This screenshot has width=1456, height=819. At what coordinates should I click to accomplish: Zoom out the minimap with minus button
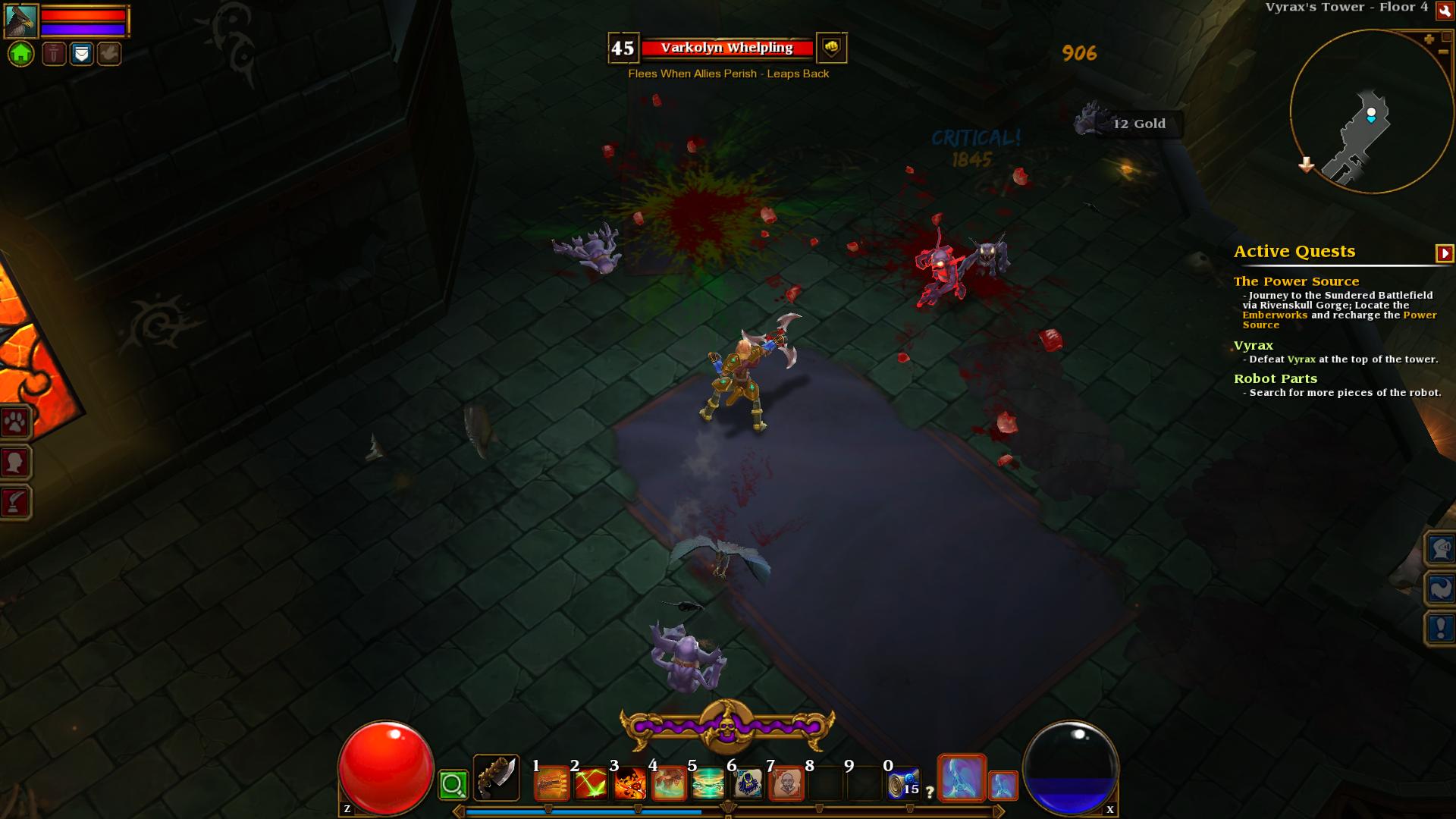pos(1442,52)
